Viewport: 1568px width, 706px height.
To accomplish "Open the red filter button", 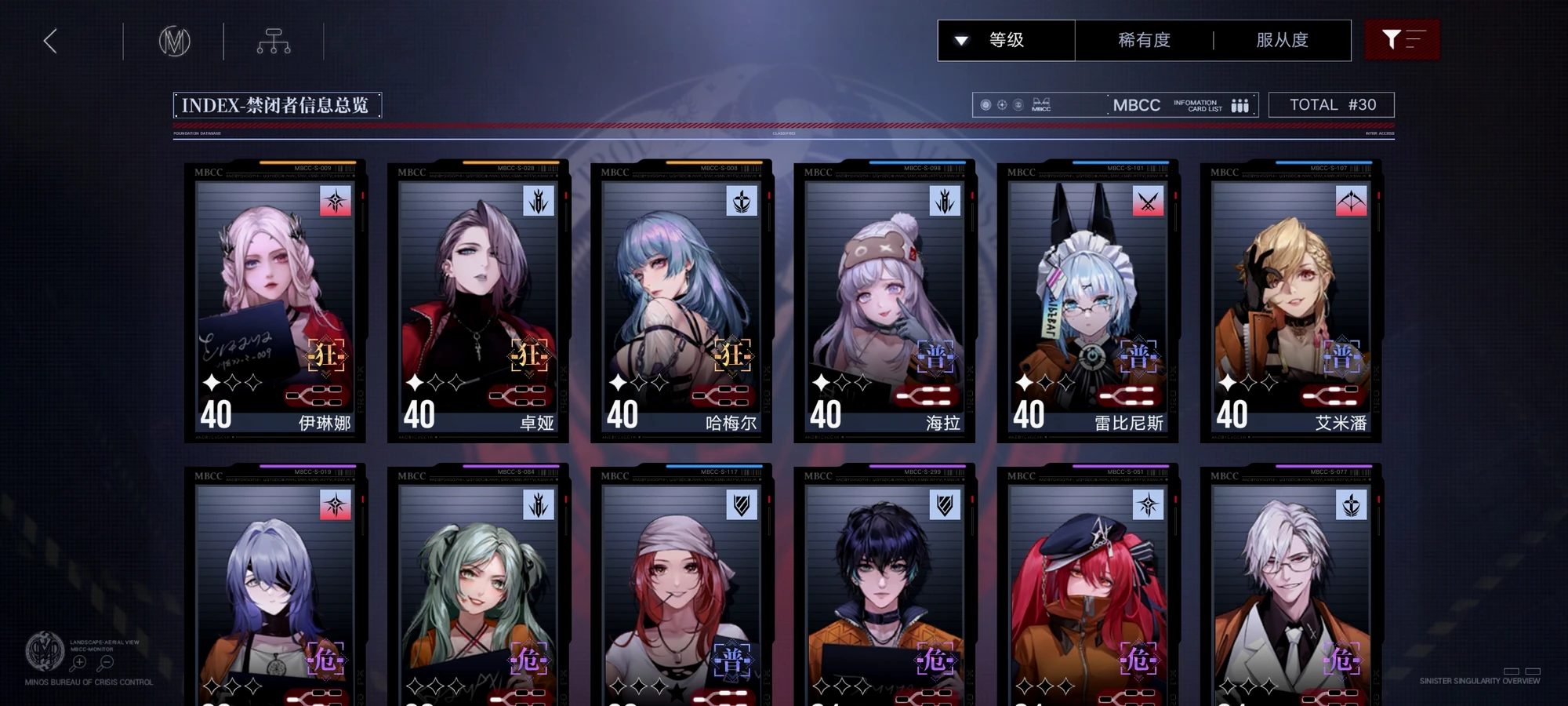I will [x=1402, y=40].
